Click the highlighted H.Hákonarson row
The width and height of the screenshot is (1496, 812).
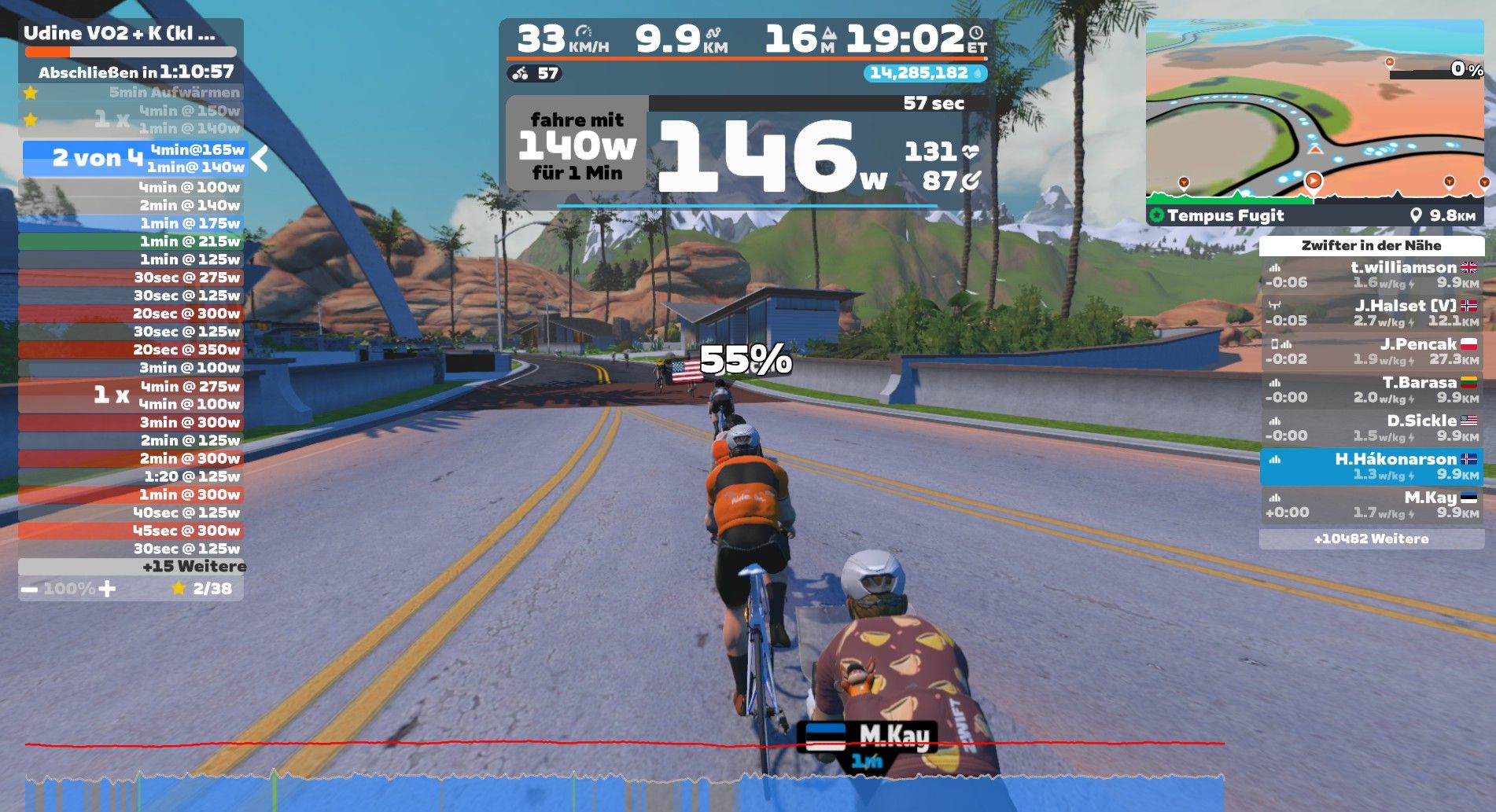tap(1372, 467)
